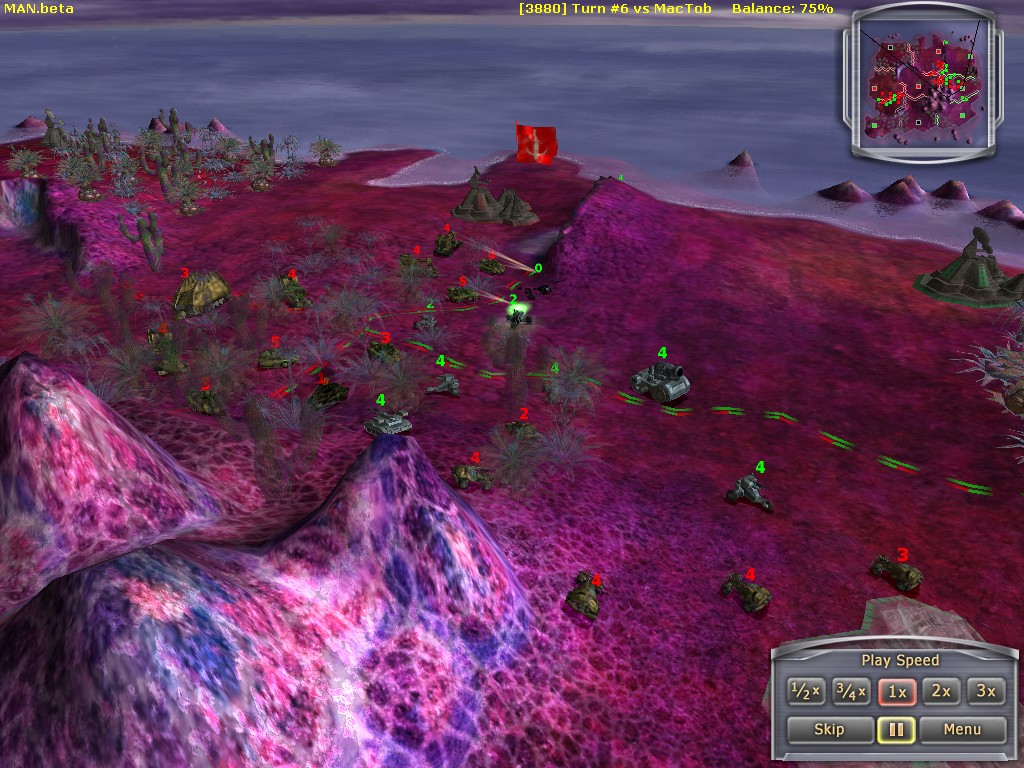Set play speed to half speed

pyautogui.click(x=806, y=691)
